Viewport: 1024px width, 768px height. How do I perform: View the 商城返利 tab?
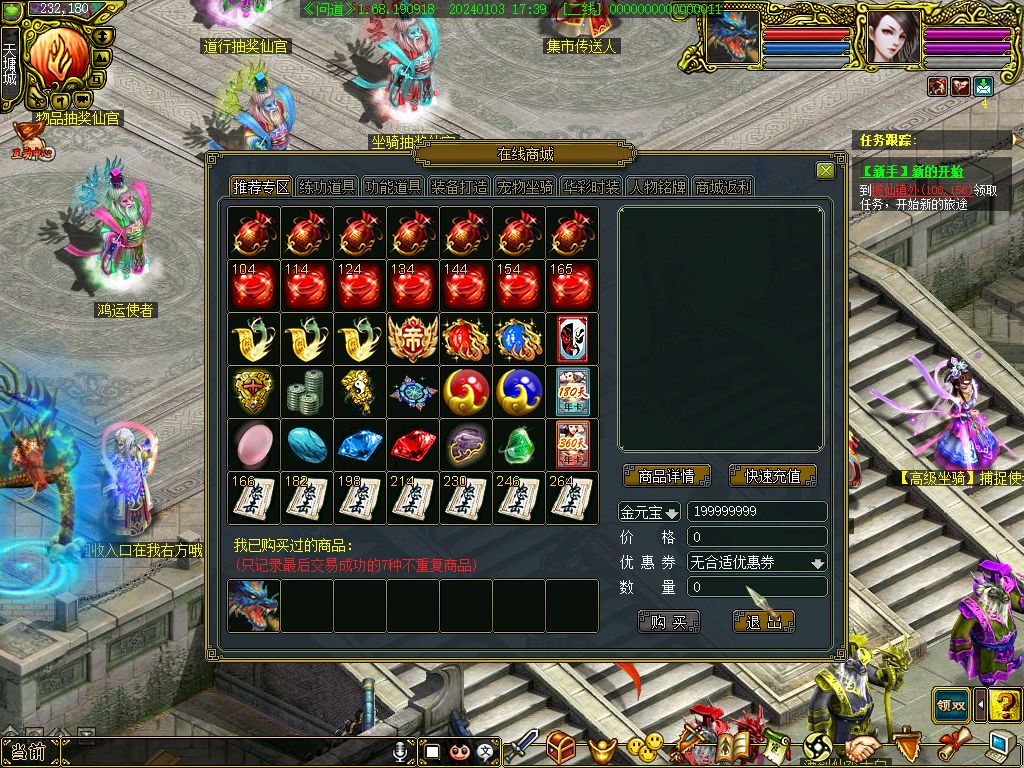(x=723, y=187)
